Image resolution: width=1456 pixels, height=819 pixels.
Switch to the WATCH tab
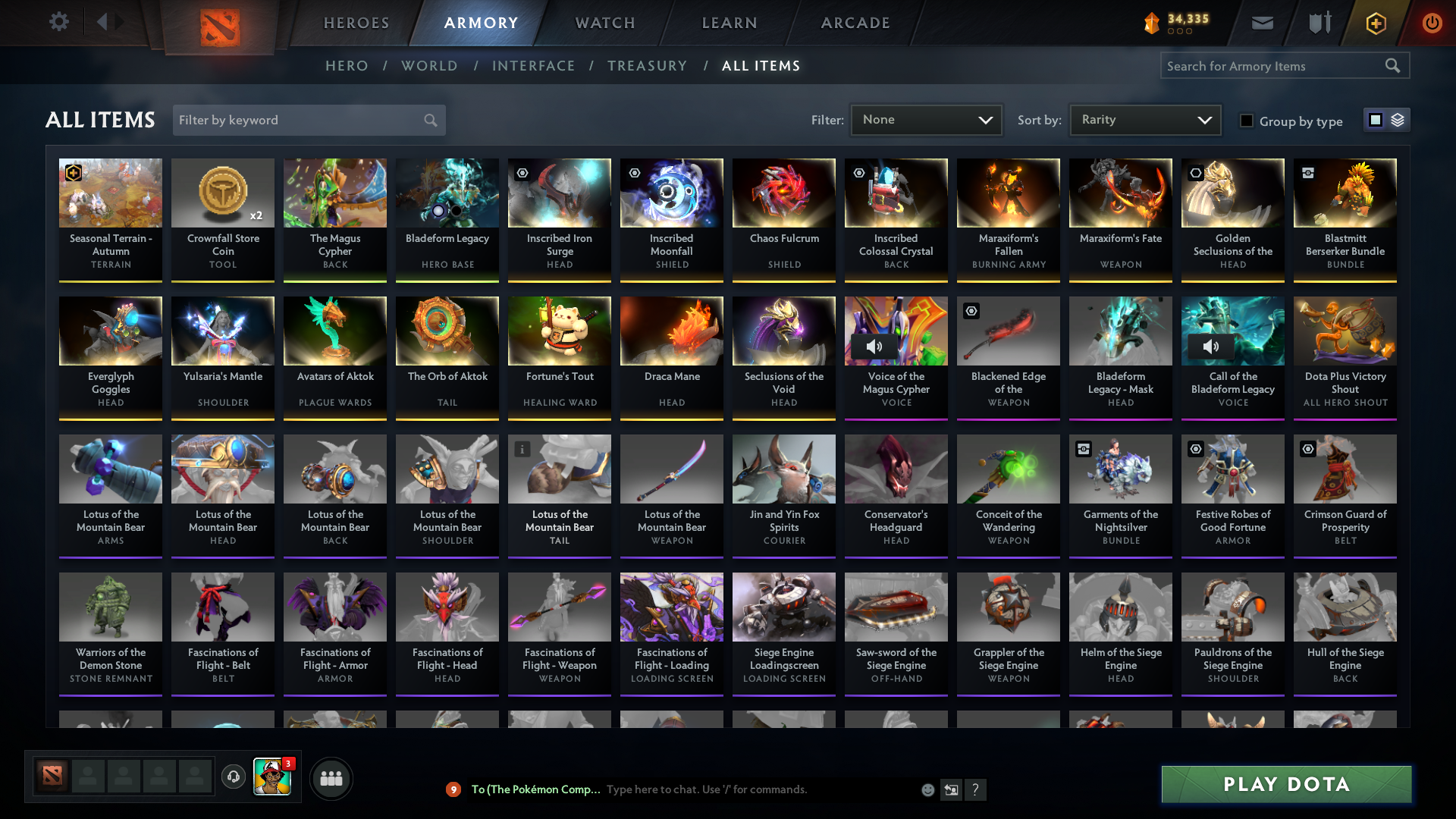coord(604,23)
